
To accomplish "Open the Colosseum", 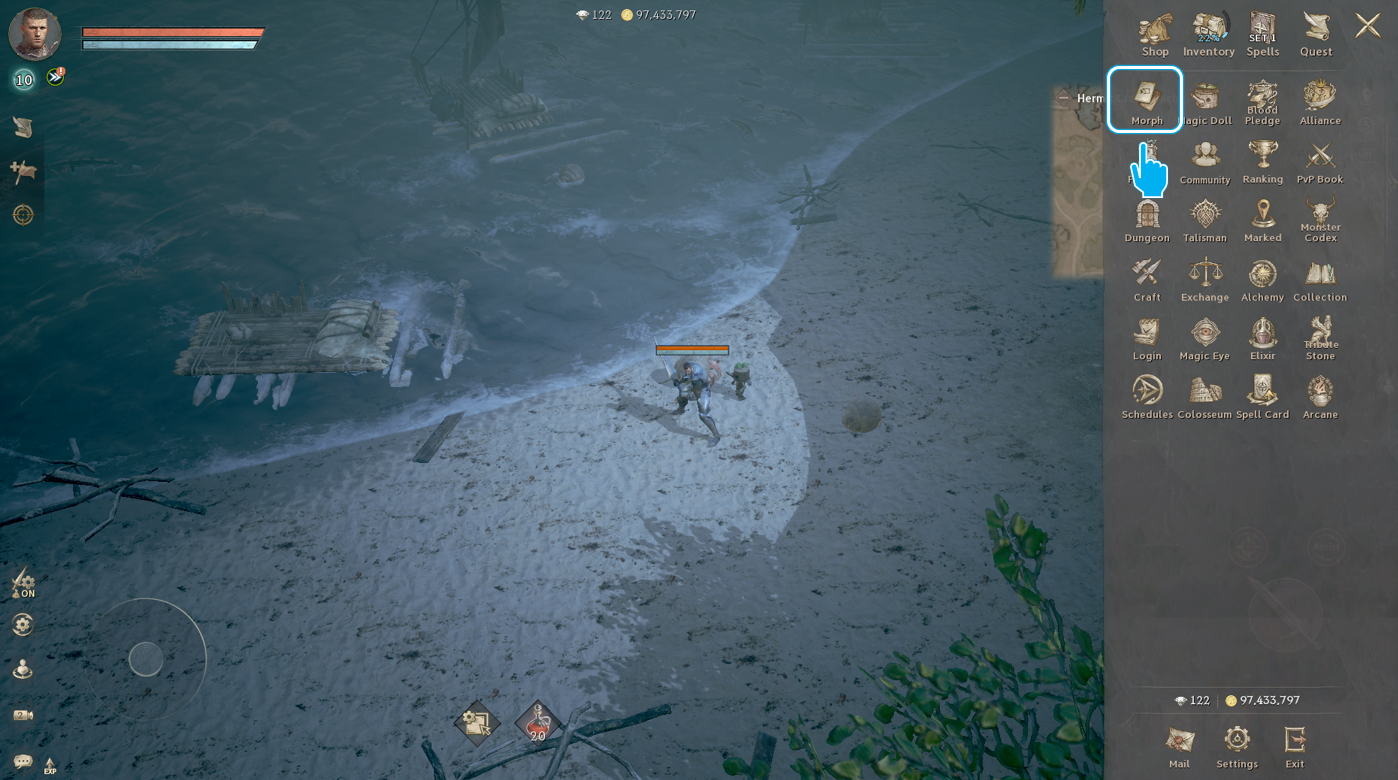I will pos(1205,396).
